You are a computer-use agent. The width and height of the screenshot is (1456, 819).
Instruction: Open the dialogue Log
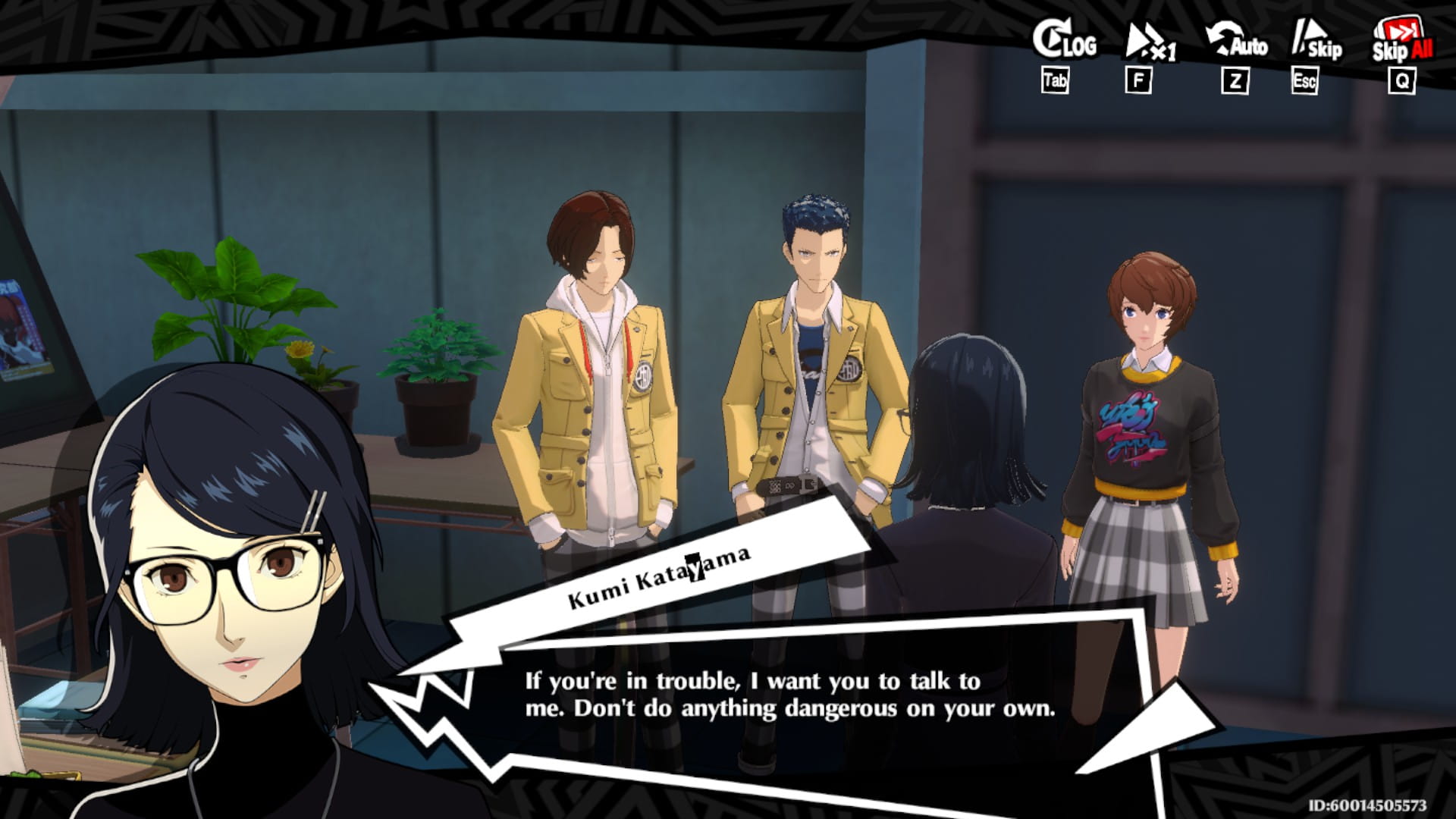point(1064,42)
